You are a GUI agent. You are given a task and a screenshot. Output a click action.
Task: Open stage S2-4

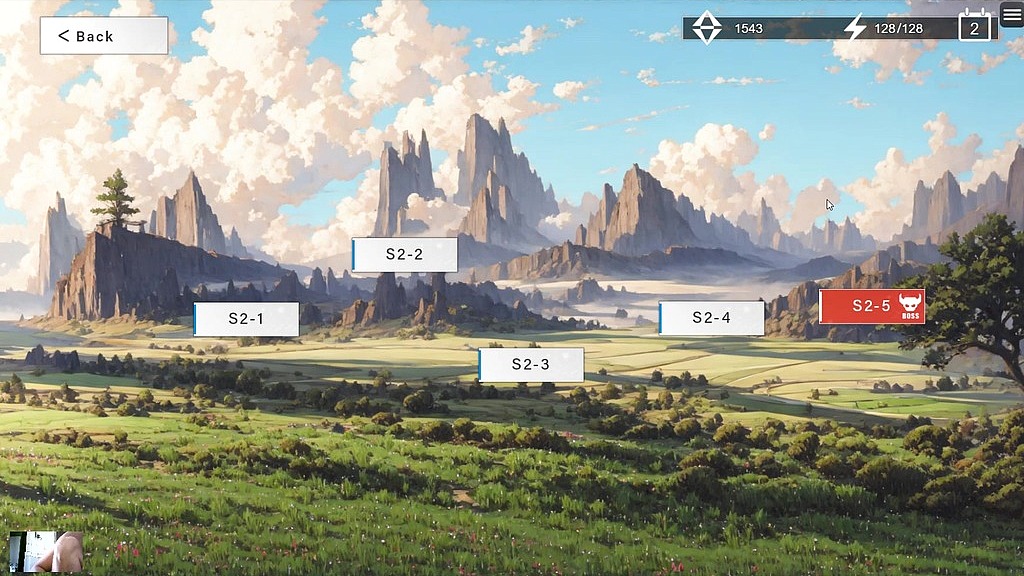click(712, 318)
